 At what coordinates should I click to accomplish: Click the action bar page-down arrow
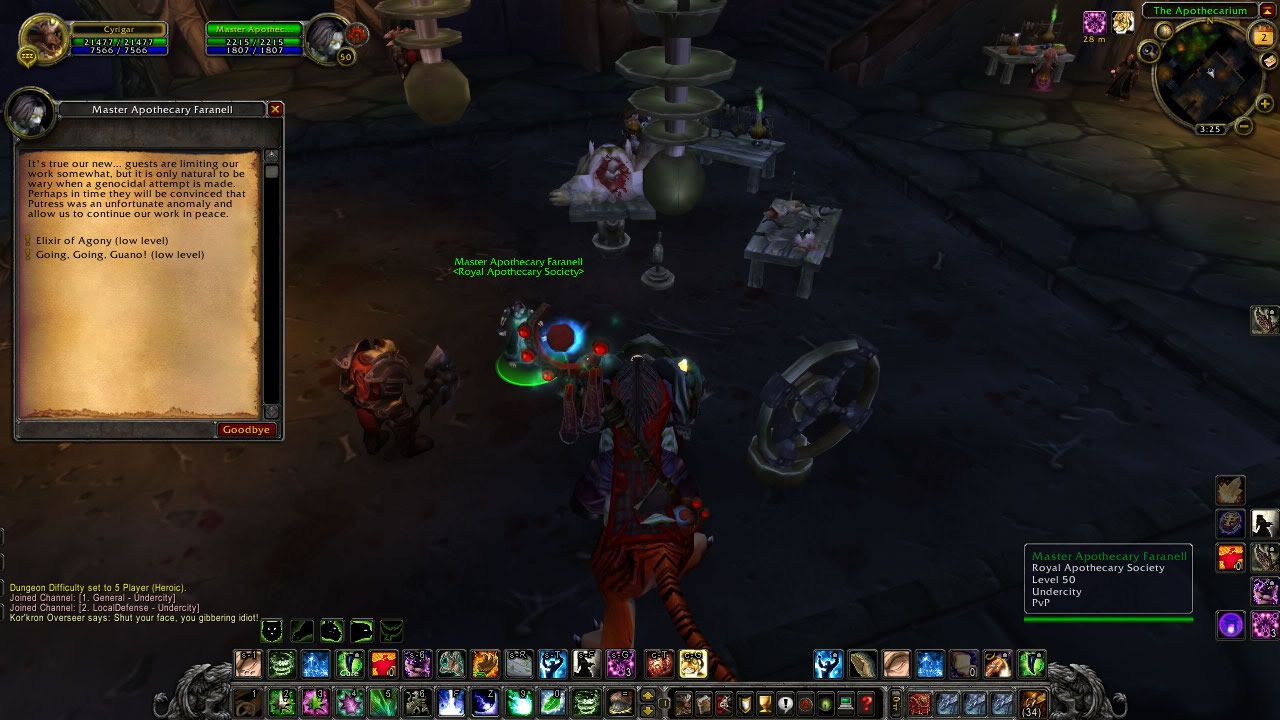click(647, 712)
